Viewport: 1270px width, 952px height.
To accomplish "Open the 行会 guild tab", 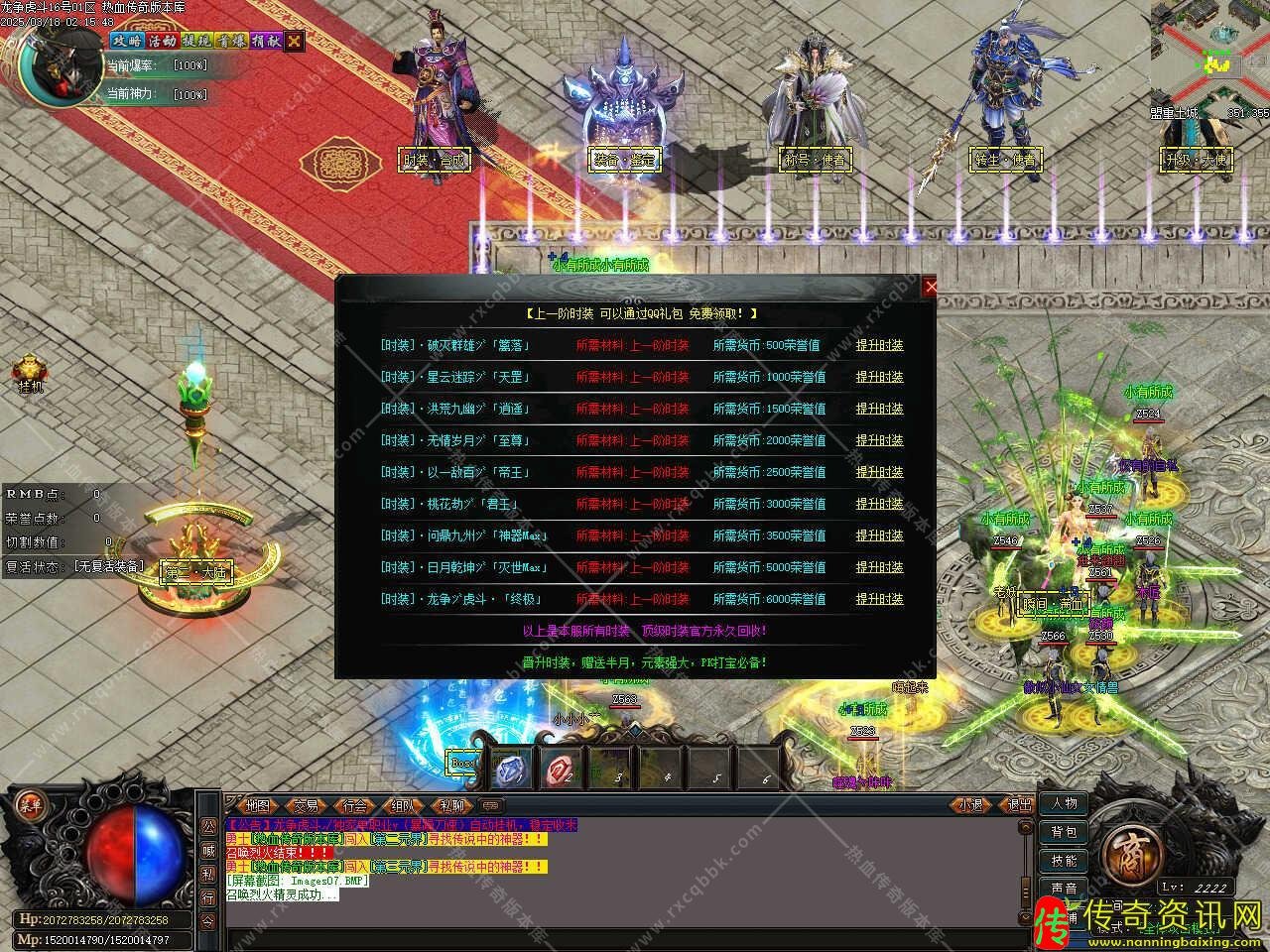I will [354, 805].
